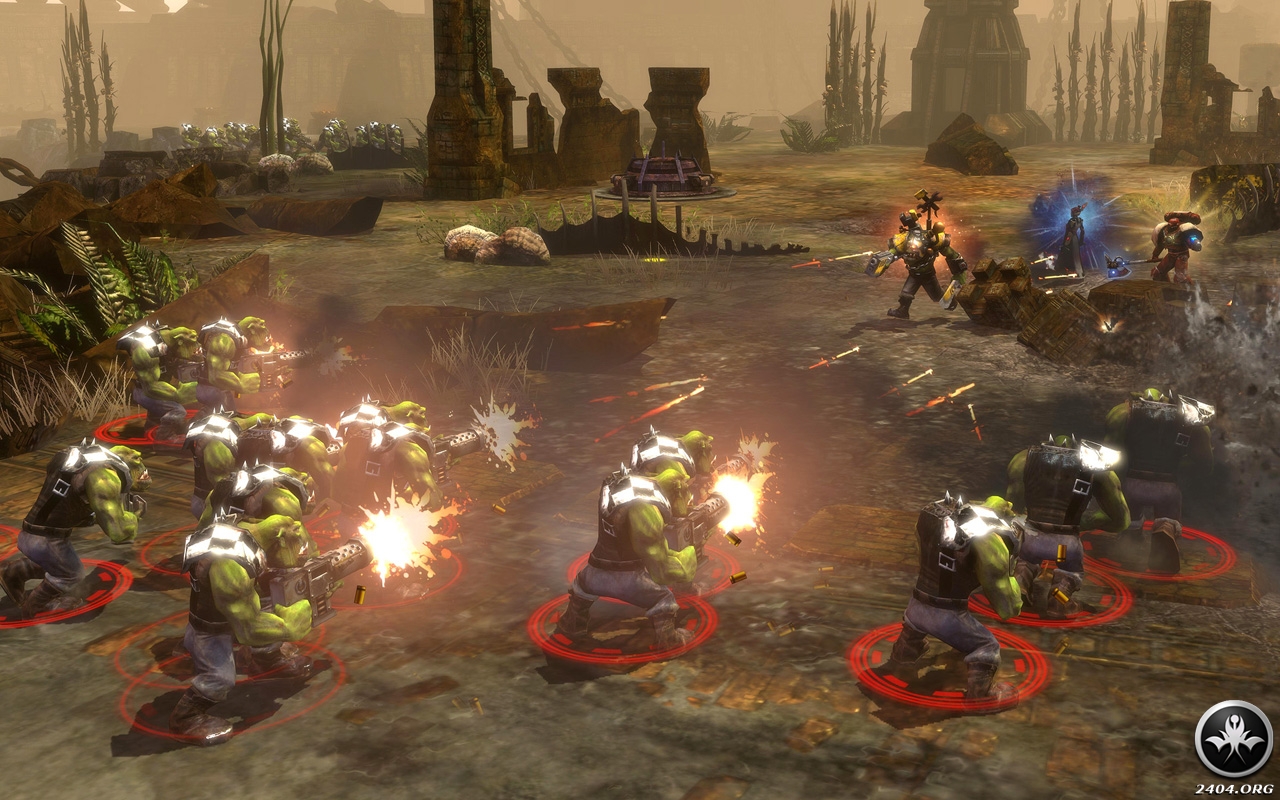Click the 2404.org watermark logo

(x=1233, y=740)
